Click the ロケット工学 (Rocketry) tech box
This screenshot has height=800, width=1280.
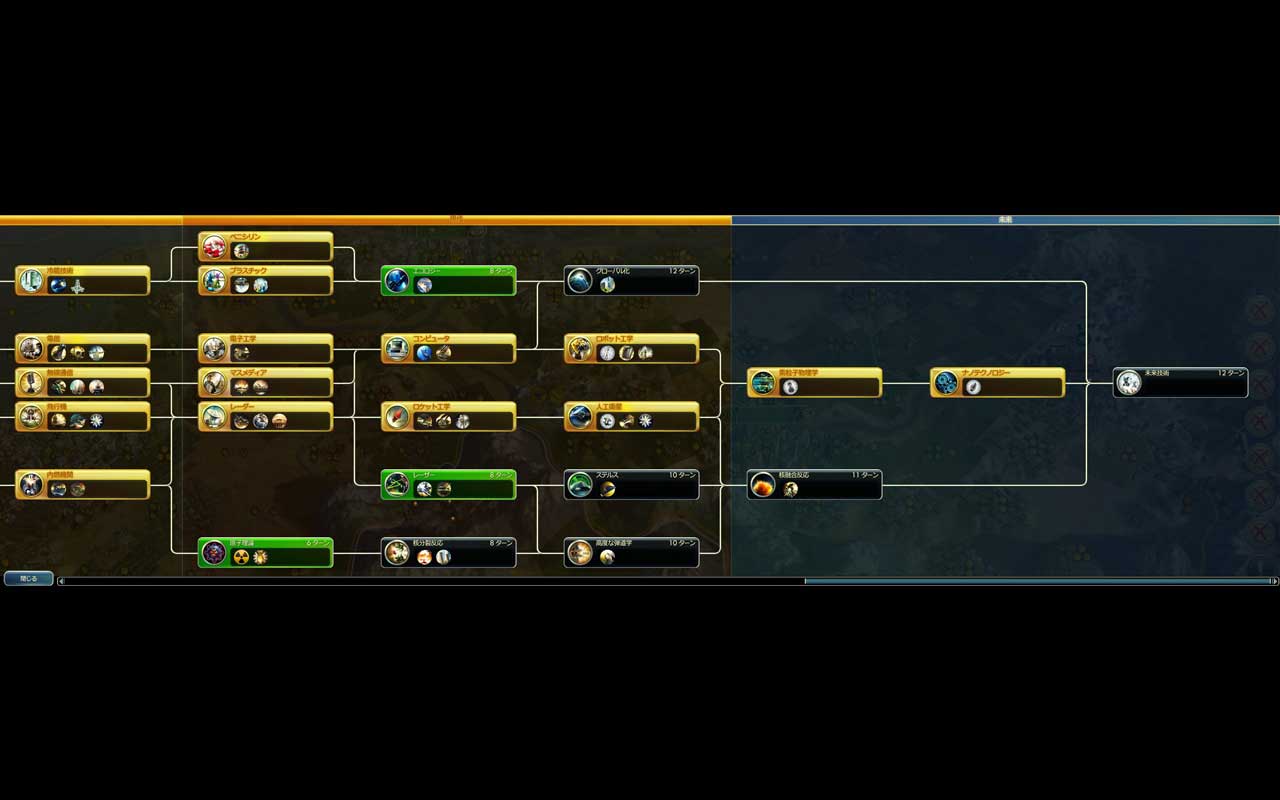[449, 417]
